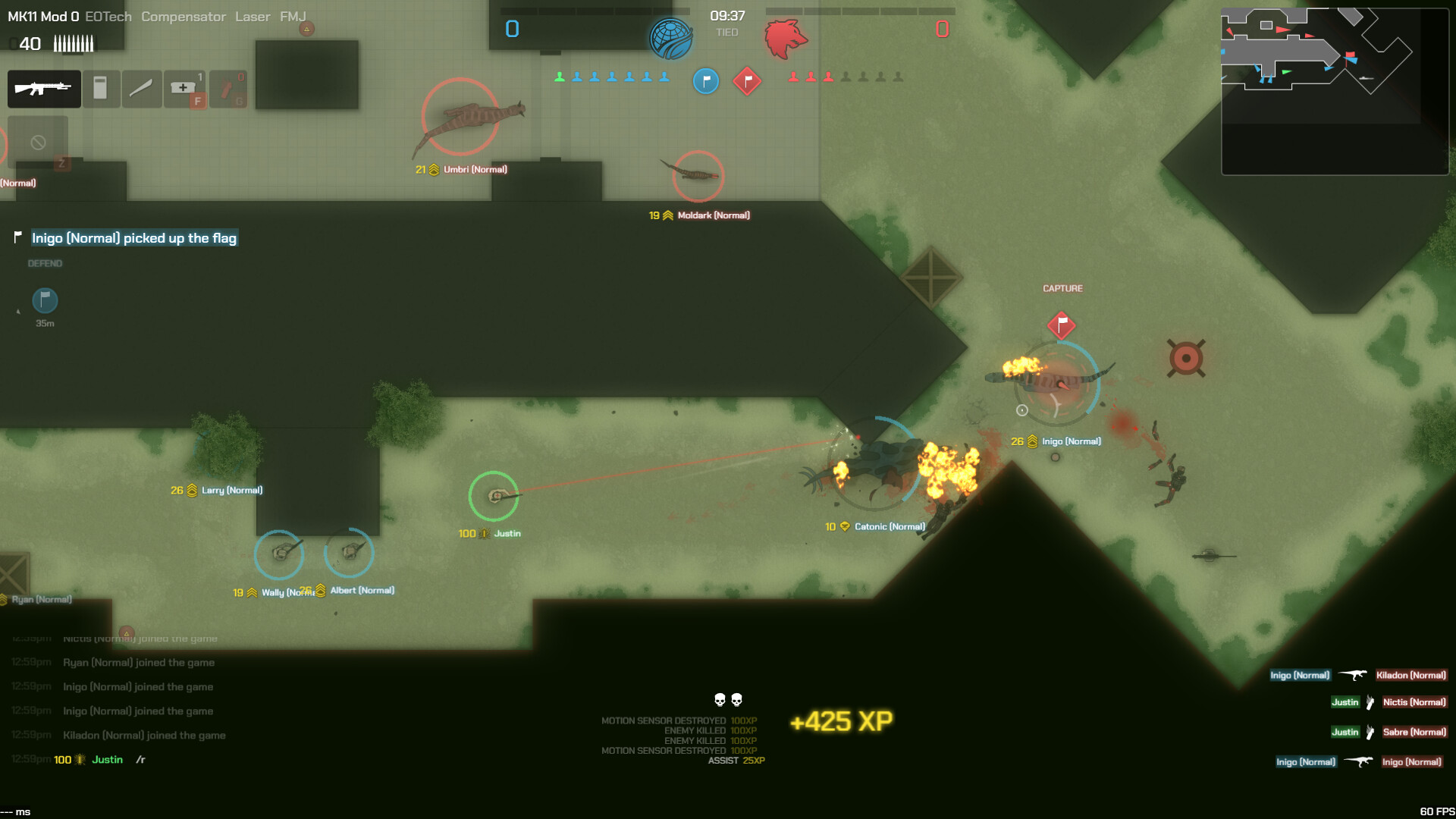Click the DEFEND objective flag indicator at 35m
The width and height of the screenshot is (1456, 819).
[x=44, y=301]
